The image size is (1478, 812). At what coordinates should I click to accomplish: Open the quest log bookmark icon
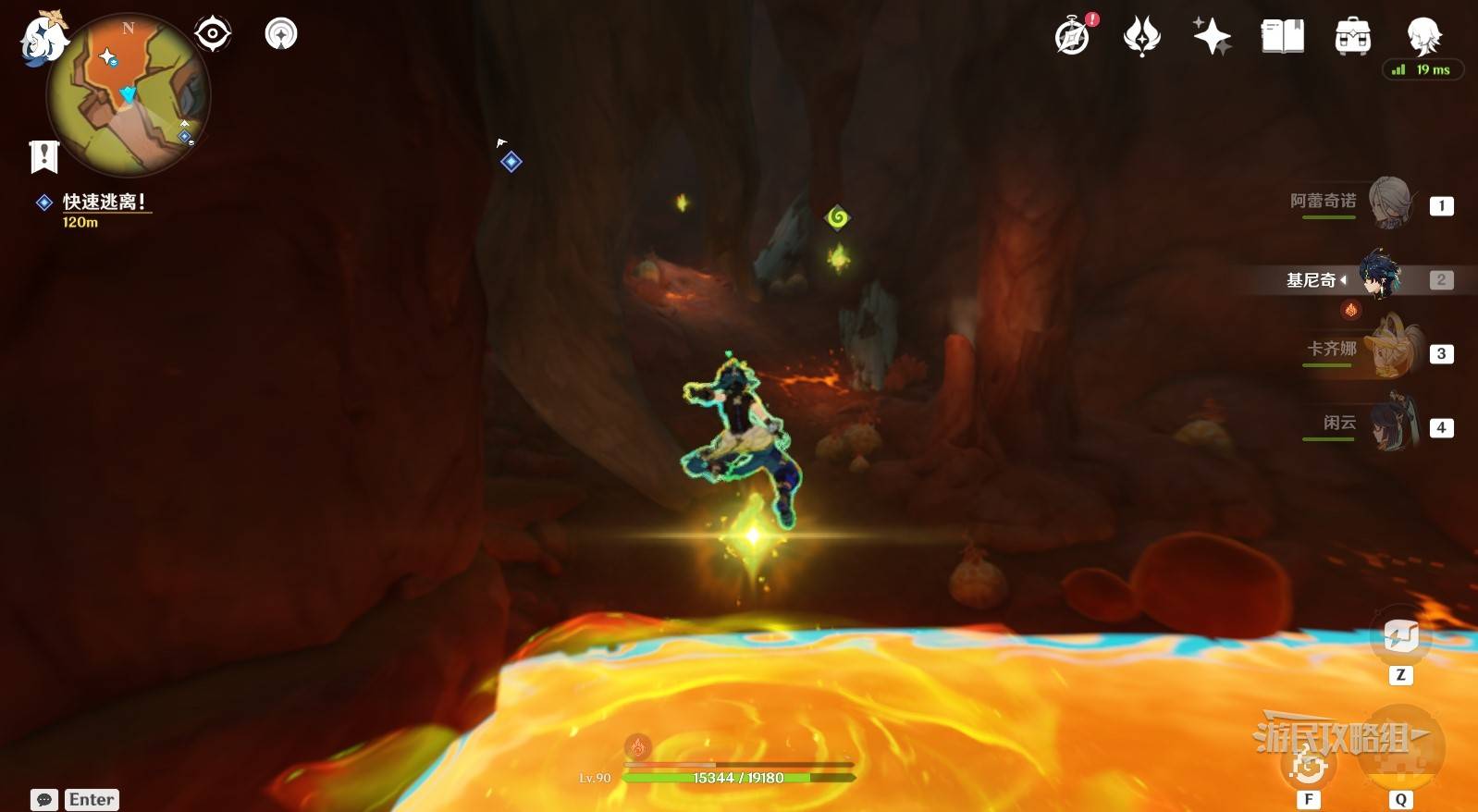43,156
